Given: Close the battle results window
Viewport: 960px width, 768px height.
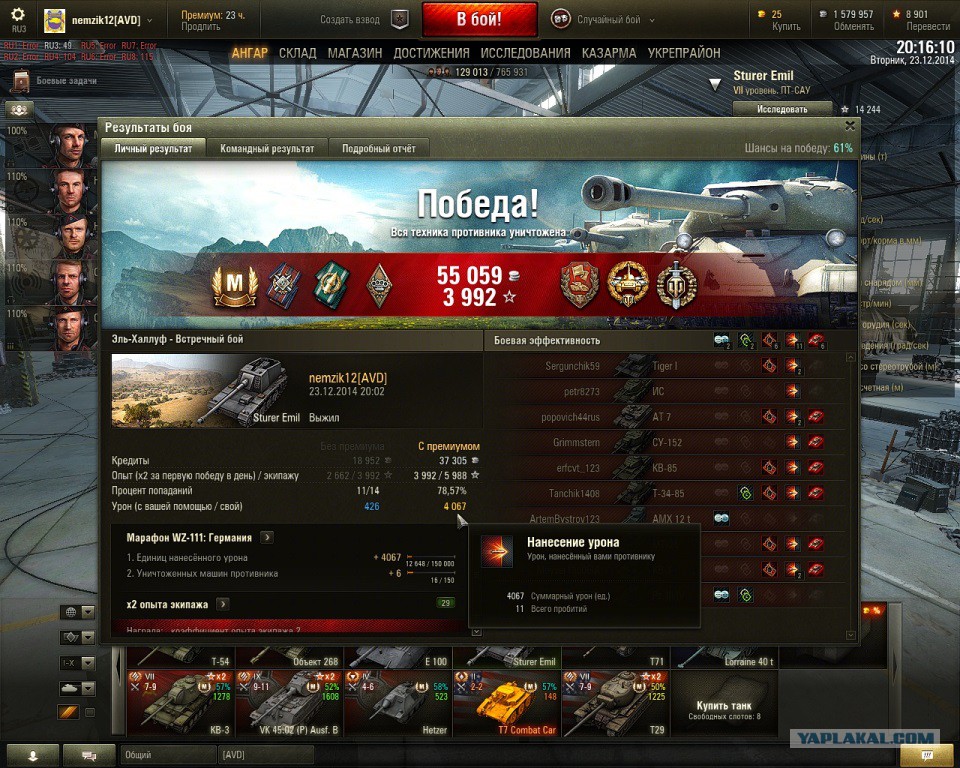Looking at the screenshot, I should (850, 126).
